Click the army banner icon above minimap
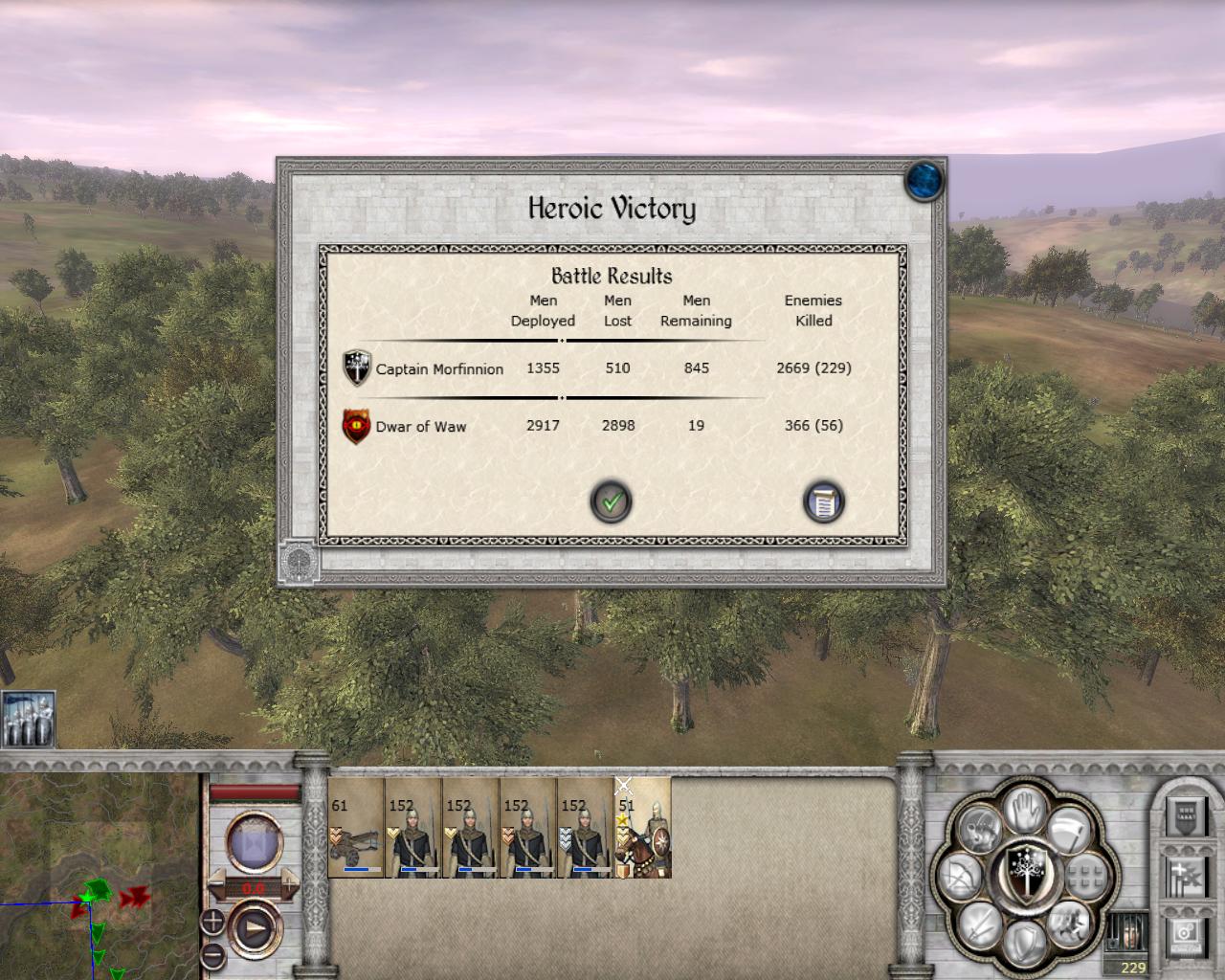Viewport: 1225px width, 980px height. 28,719
